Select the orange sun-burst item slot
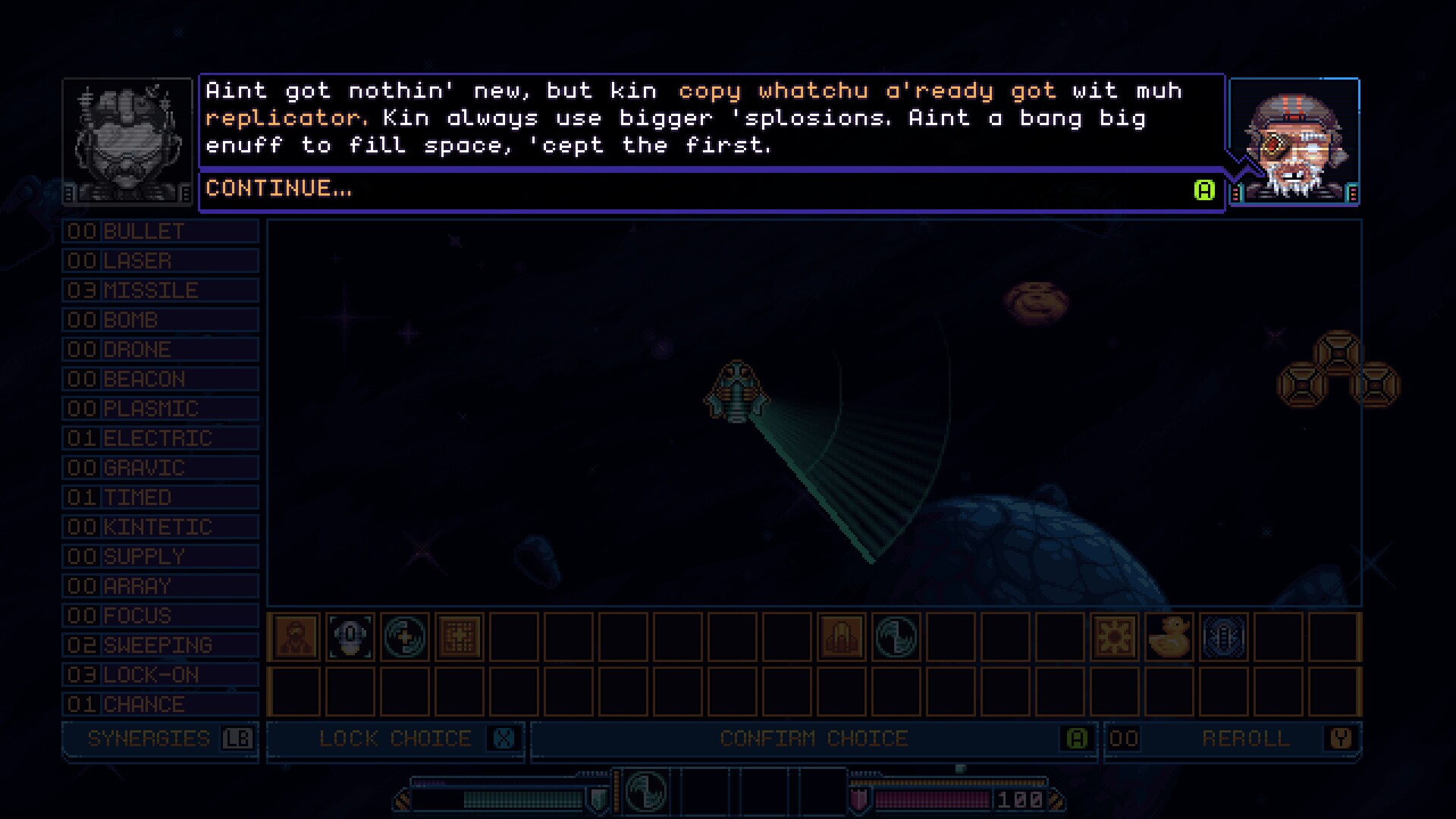Screen dimensions: 1456x819 [1115, 636]
